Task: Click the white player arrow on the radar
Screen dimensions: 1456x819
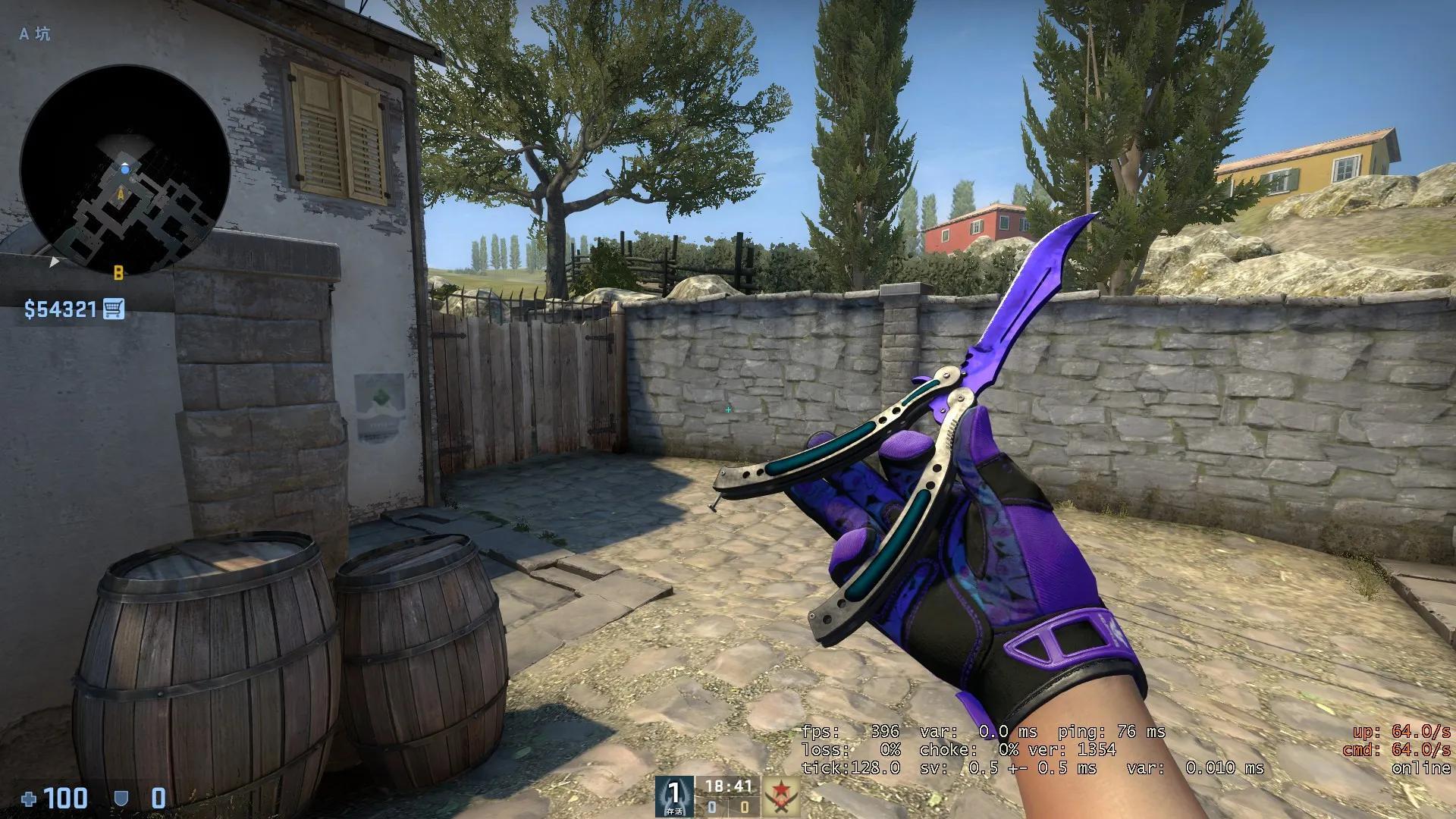Action: [x=125, y=164]
